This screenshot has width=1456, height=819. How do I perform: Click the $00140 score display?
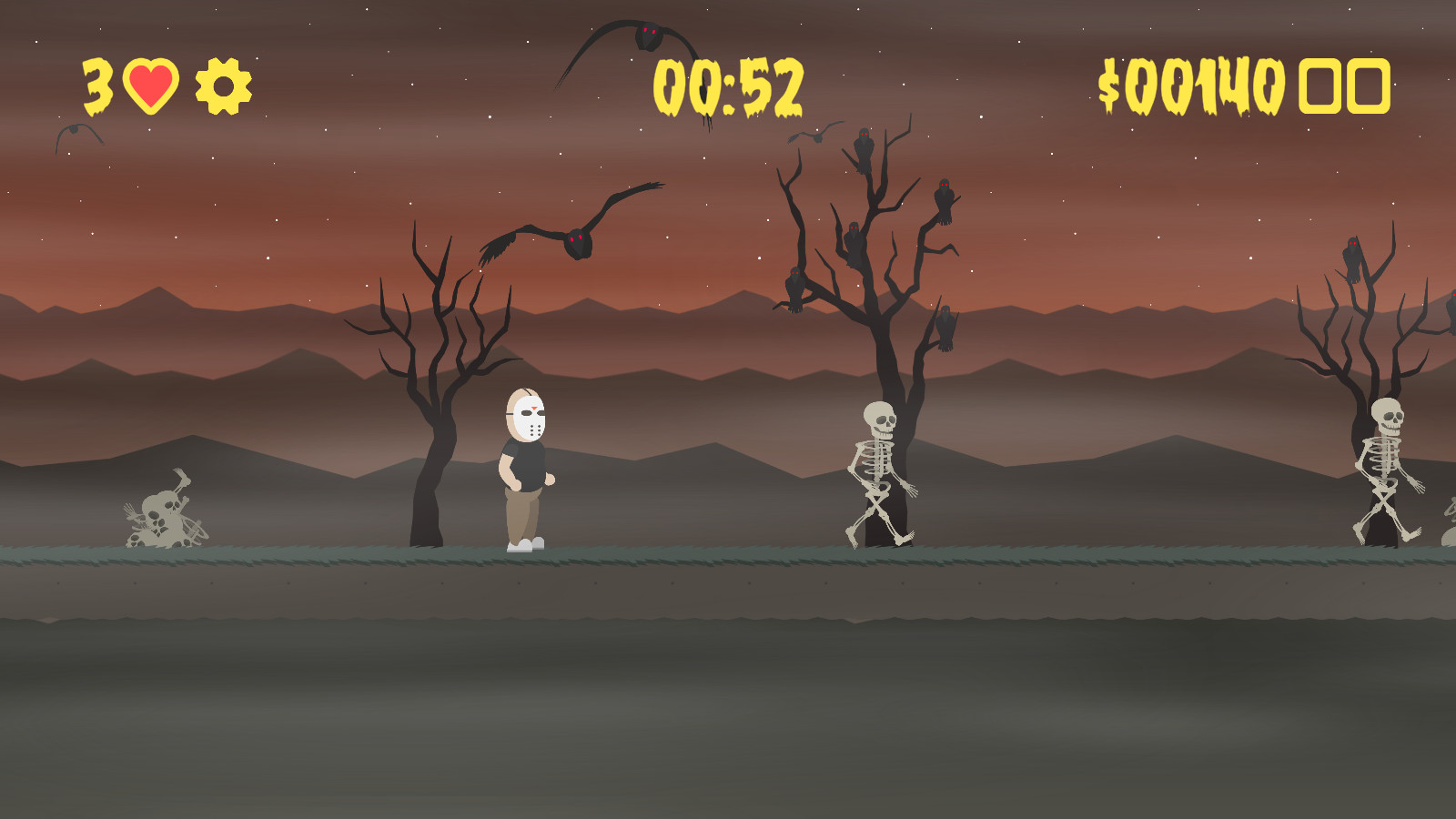(x=1192, y=85)
